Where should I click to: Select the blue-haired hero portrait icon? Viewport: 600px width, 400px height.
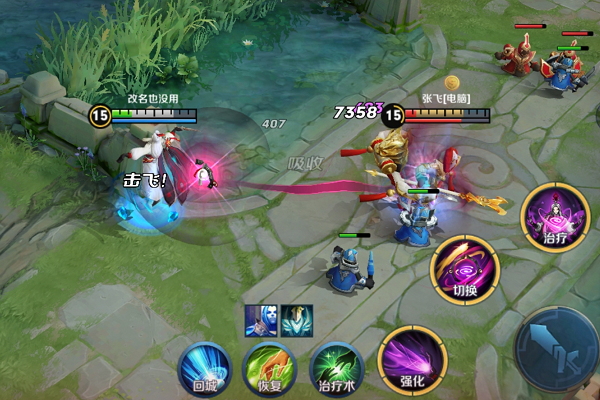pos(261,320)
